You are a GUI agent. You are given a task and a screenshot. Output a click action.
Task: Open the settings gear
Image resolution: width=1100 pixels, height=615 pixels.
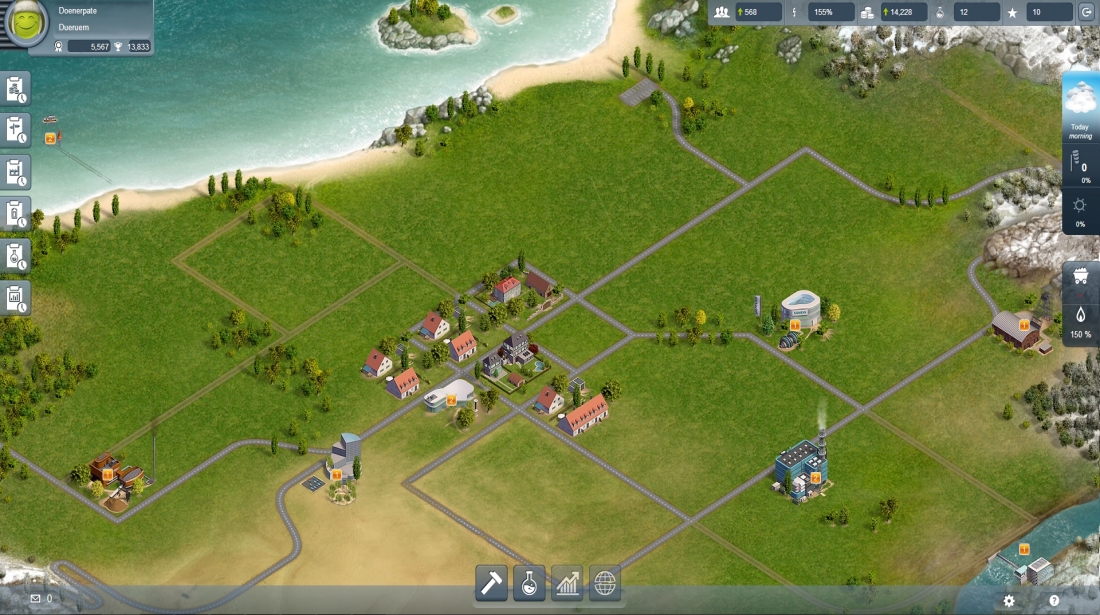coord(1009,600)
